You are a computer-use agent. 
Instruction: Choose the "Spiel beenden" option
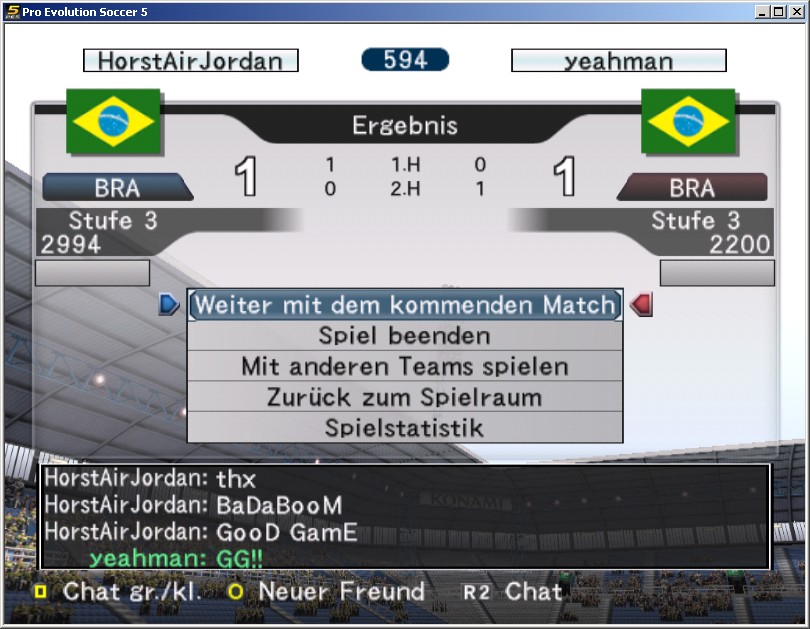coord(405,336)
